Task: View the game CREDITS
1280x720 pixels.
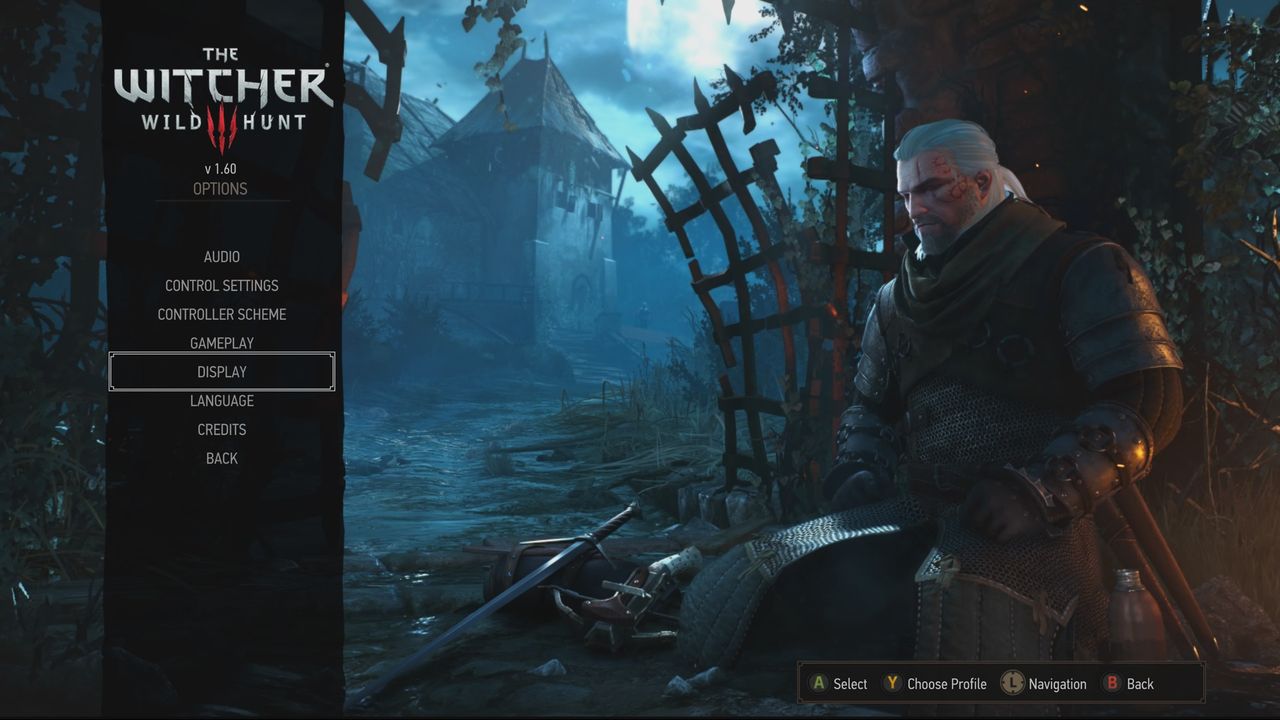Action: coord(221,429)
